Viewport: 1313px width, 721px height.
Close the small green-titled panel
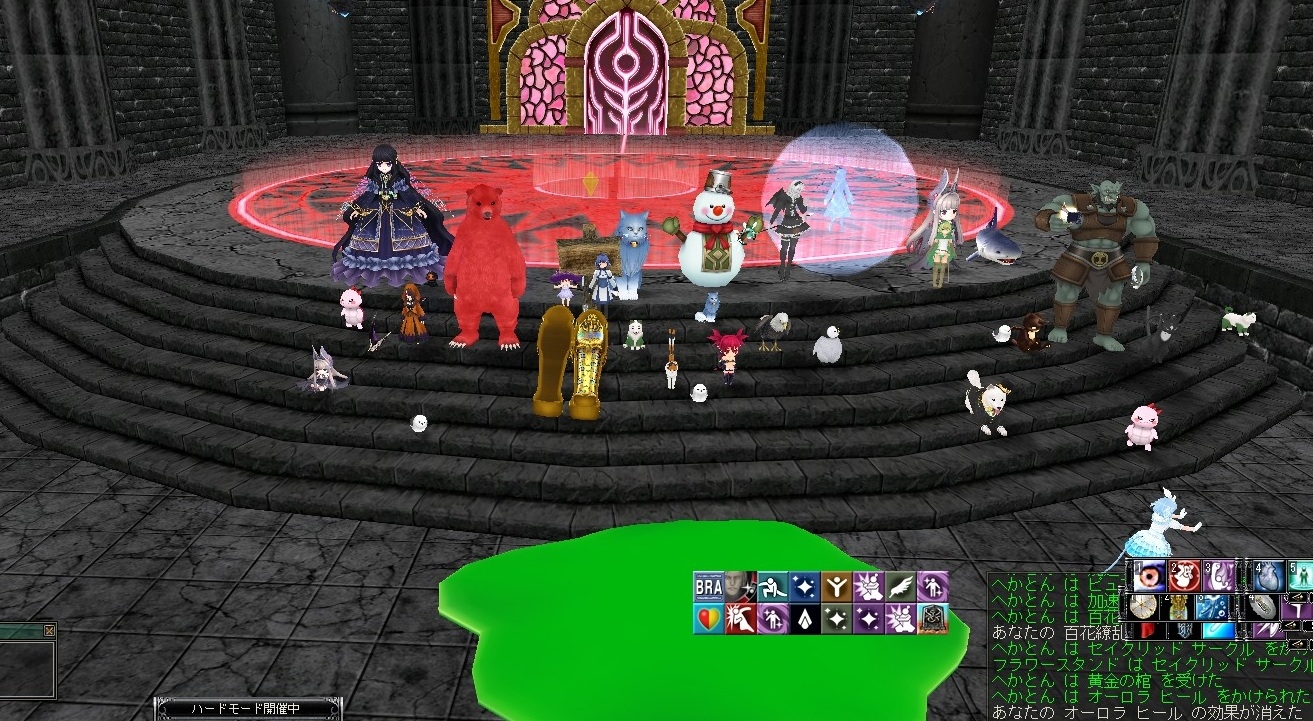[x=50, y=631]
